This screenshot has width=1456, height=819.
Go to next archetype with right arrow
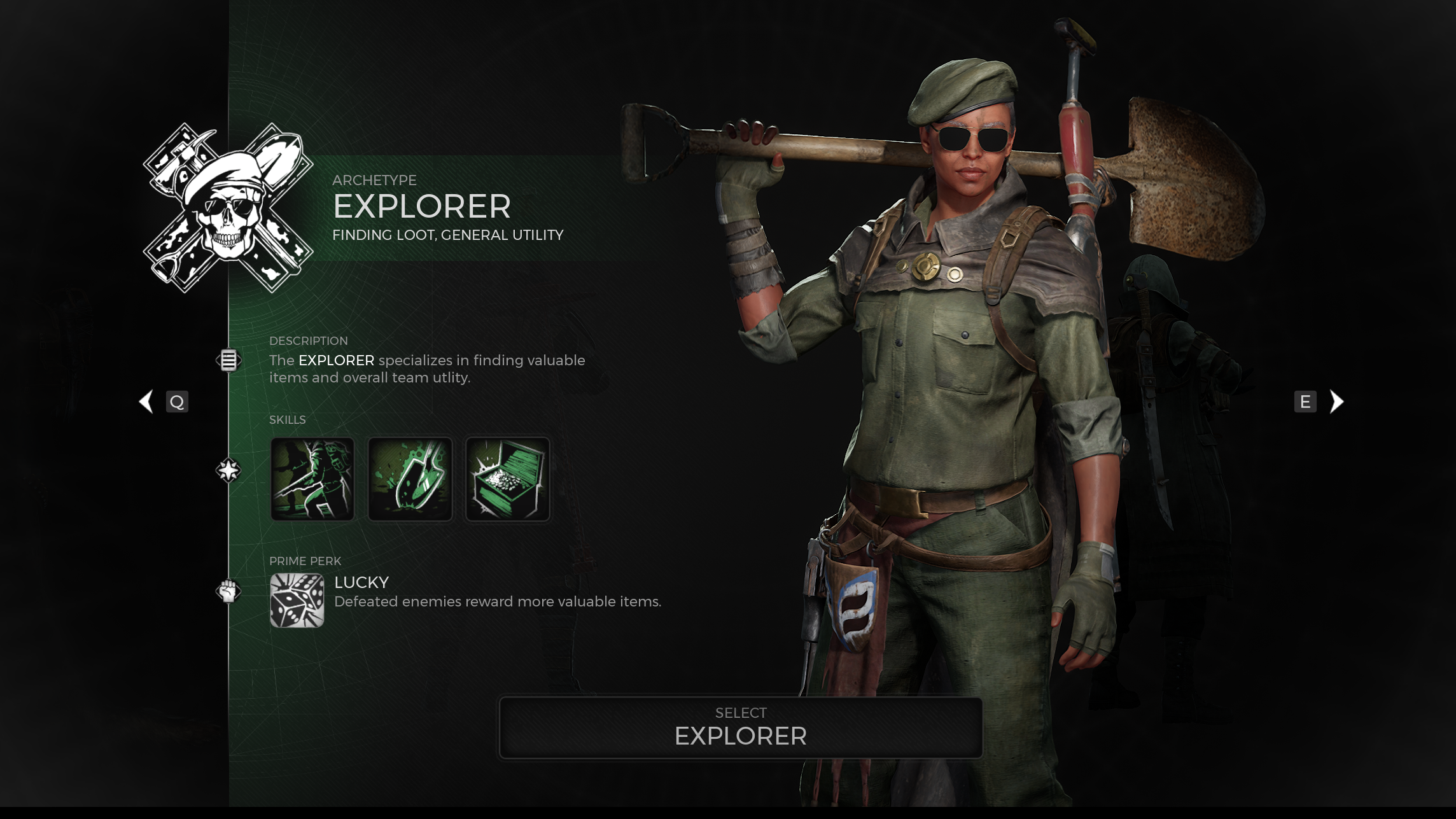tap(1336, 402)
